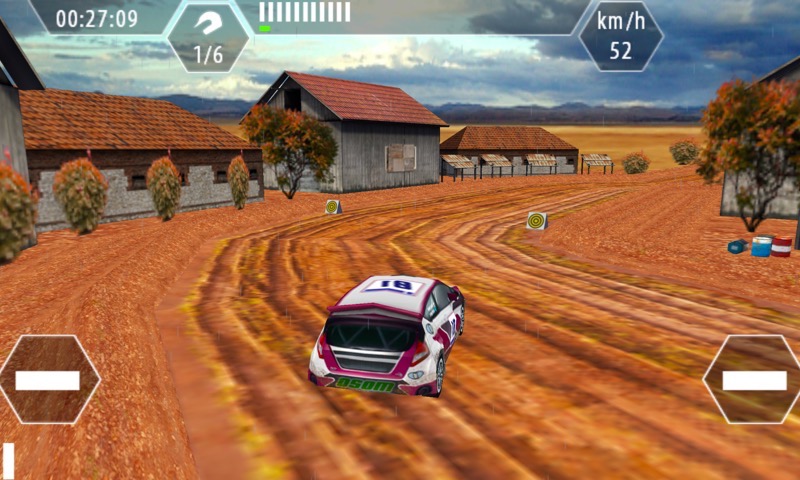The image size is (800, 480).
Task: Tap the left hexagonal brake pedal button
Action: [48, 380]
